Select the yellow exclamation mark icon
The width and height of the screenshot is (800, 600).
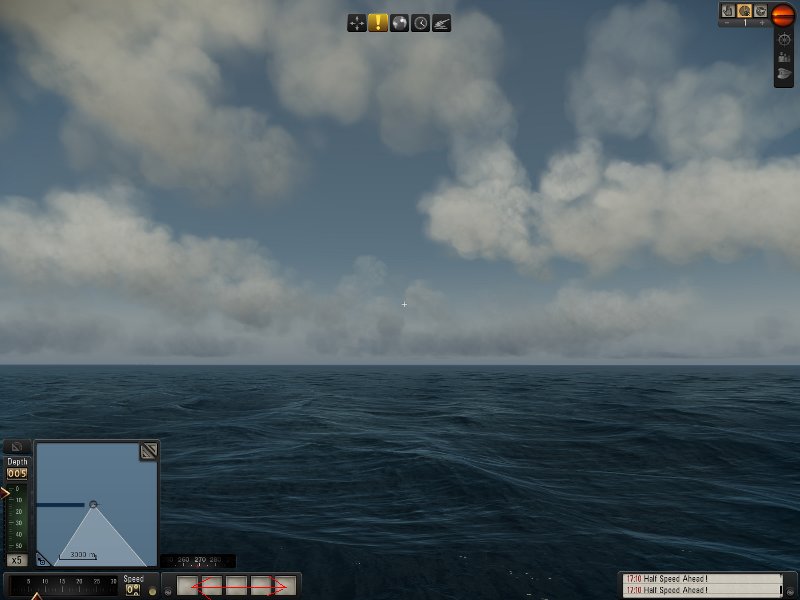[378, 23]
